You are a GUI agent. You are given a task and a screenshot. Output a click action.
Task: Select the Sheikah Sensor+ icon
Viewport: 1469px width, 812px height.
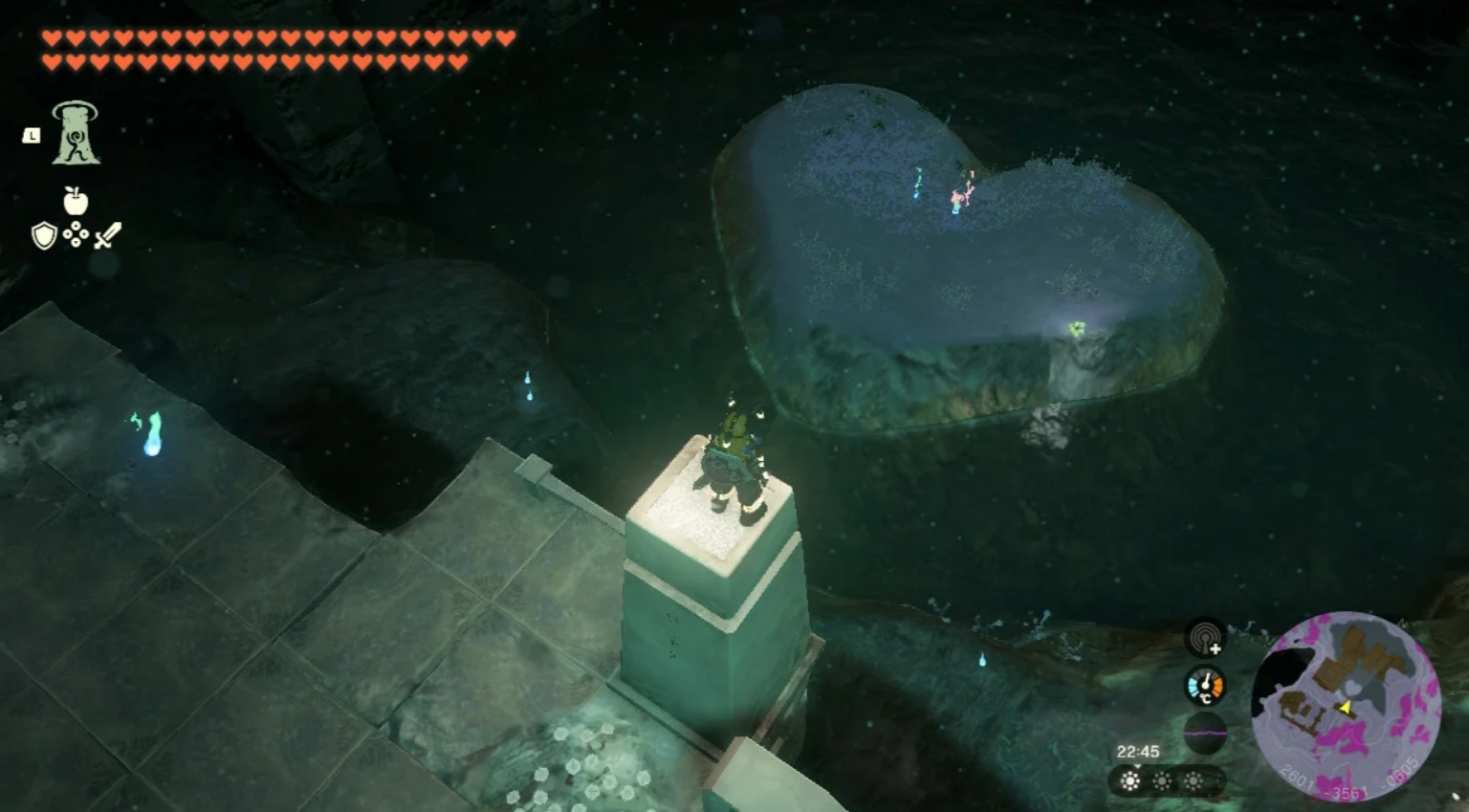(1205, 637)
